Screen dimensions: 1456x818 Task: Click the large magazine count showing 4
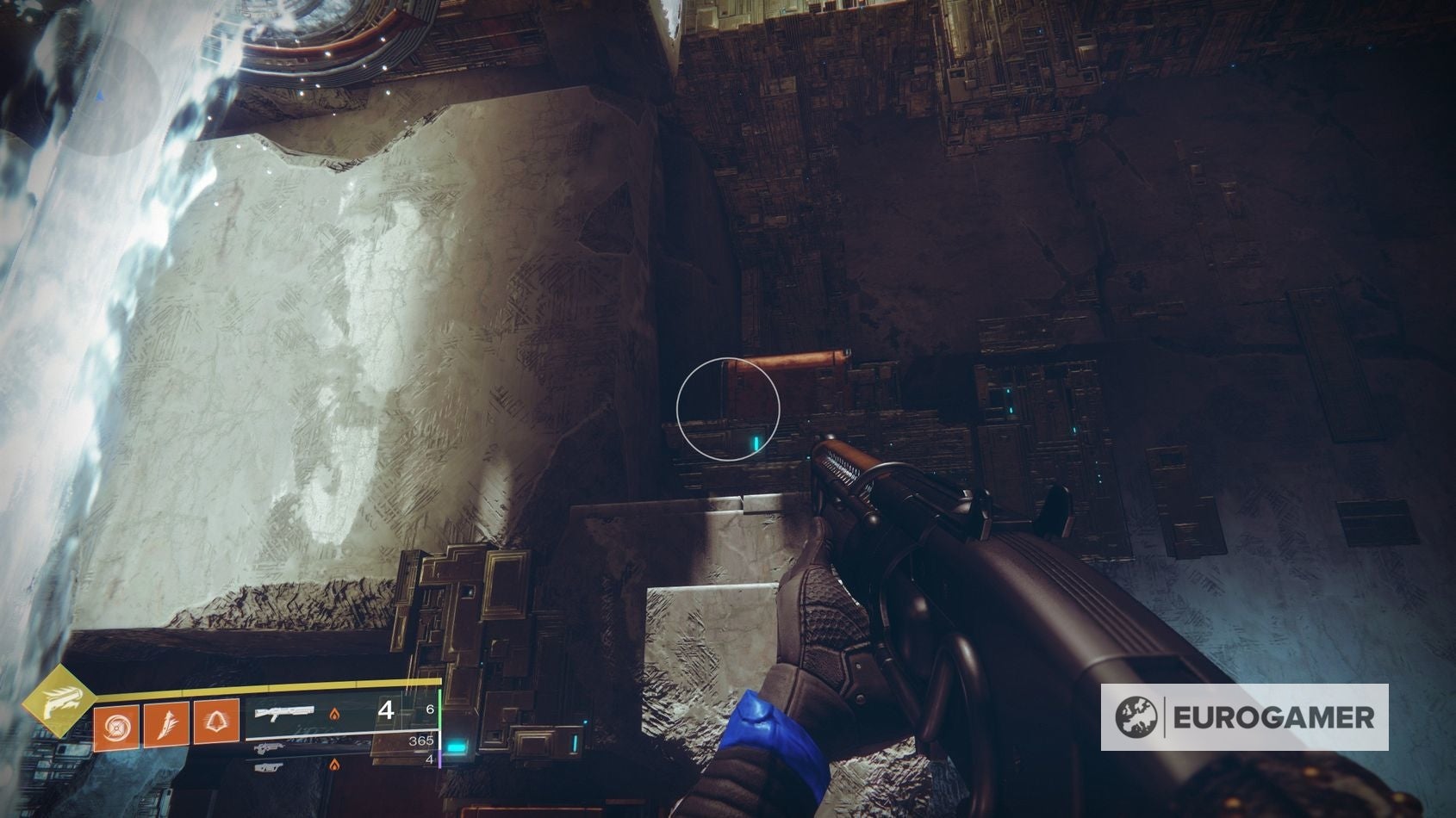click(x=387, y=711)
